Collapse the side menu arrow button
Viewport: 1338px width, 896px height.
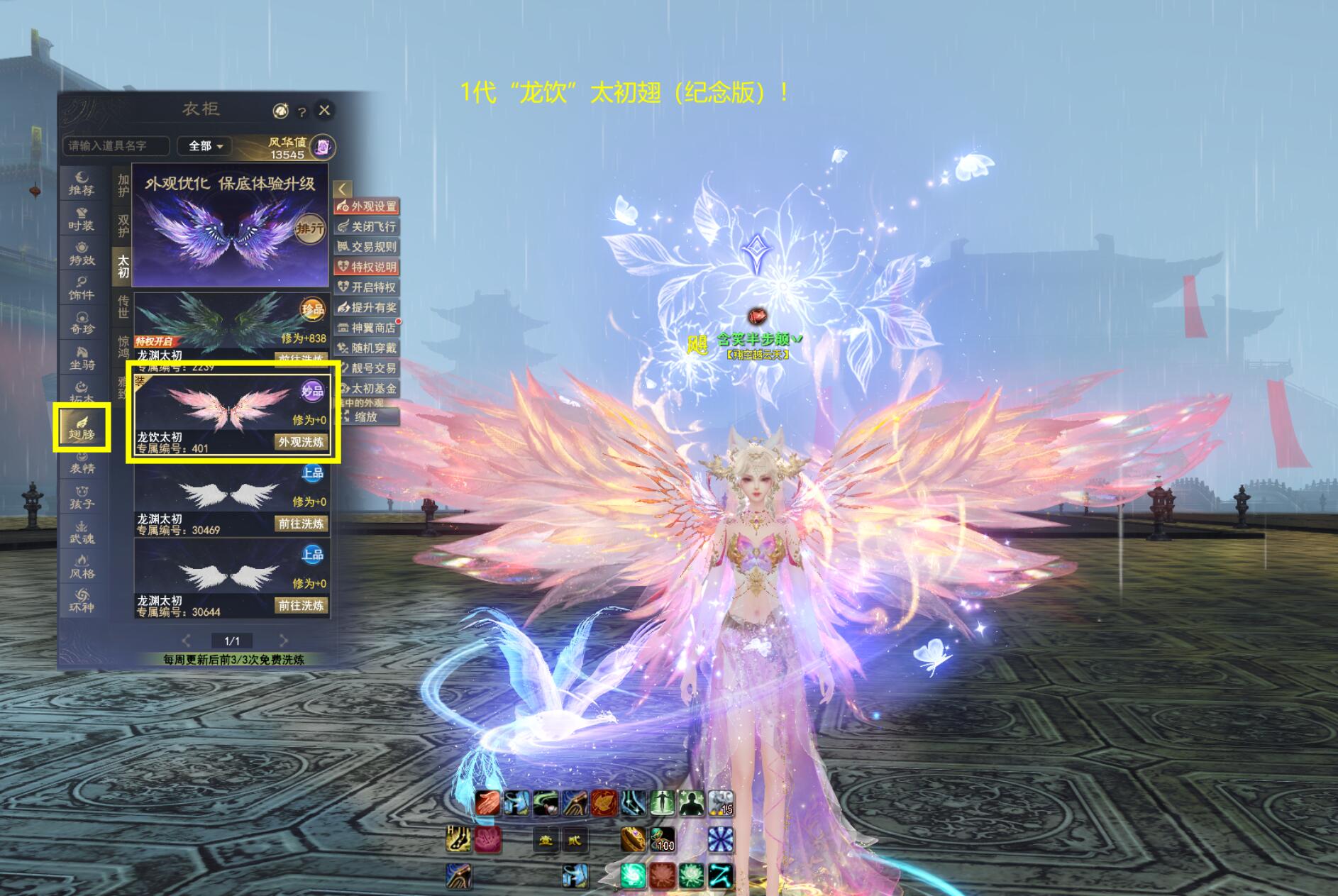coord(342,189)
